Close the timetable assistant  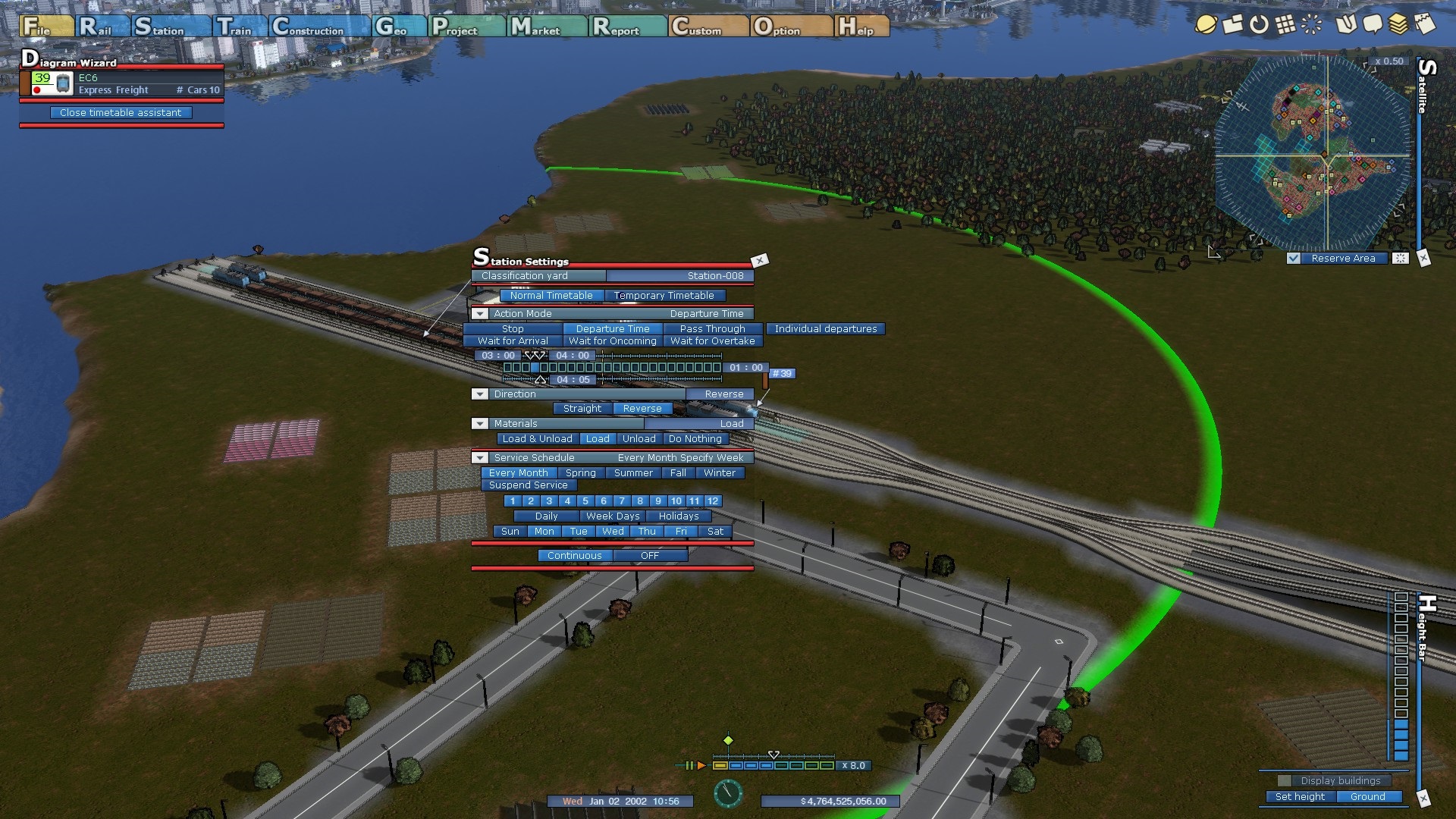click(x=121, y=113)
